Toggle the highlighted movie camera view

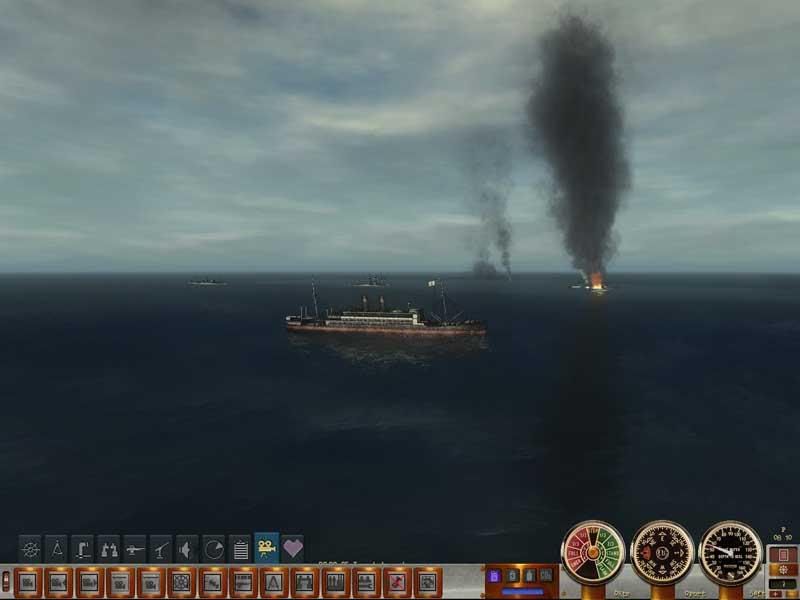tap(266, 548)
